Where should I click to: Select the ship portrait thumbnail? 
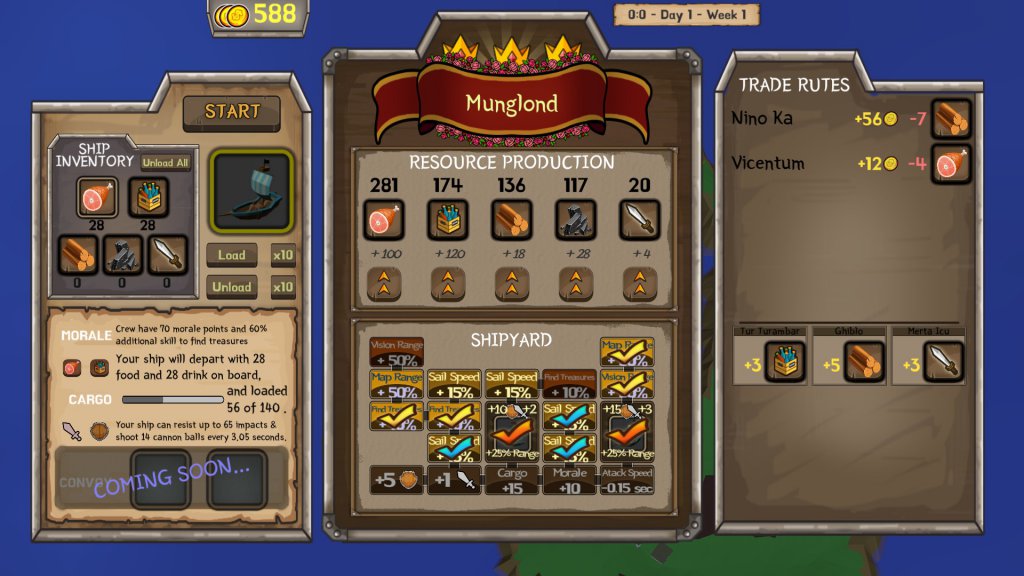coord(251,191)
